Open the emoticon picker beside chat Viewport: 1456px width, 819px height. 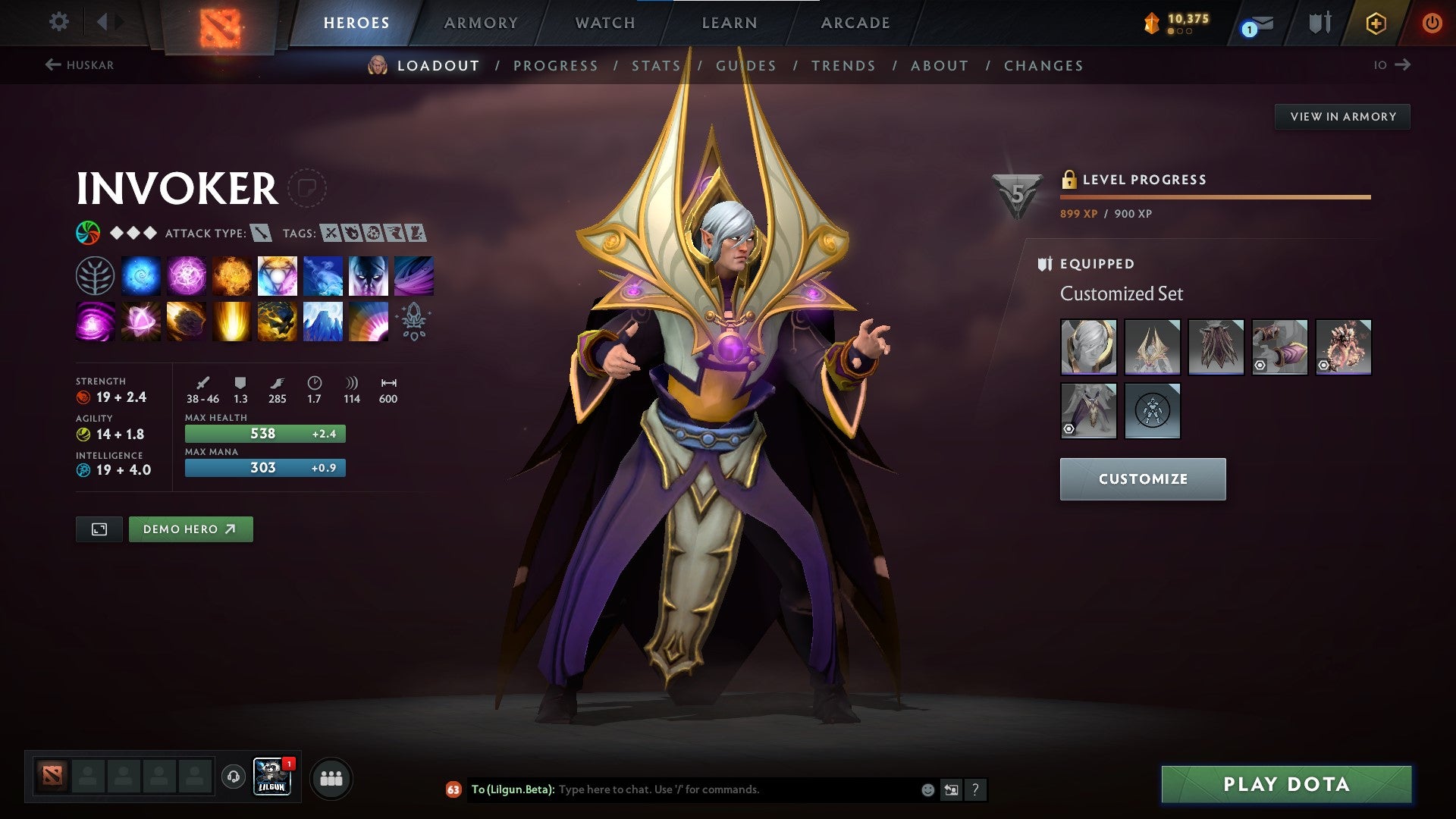click(x=927, y=789)
